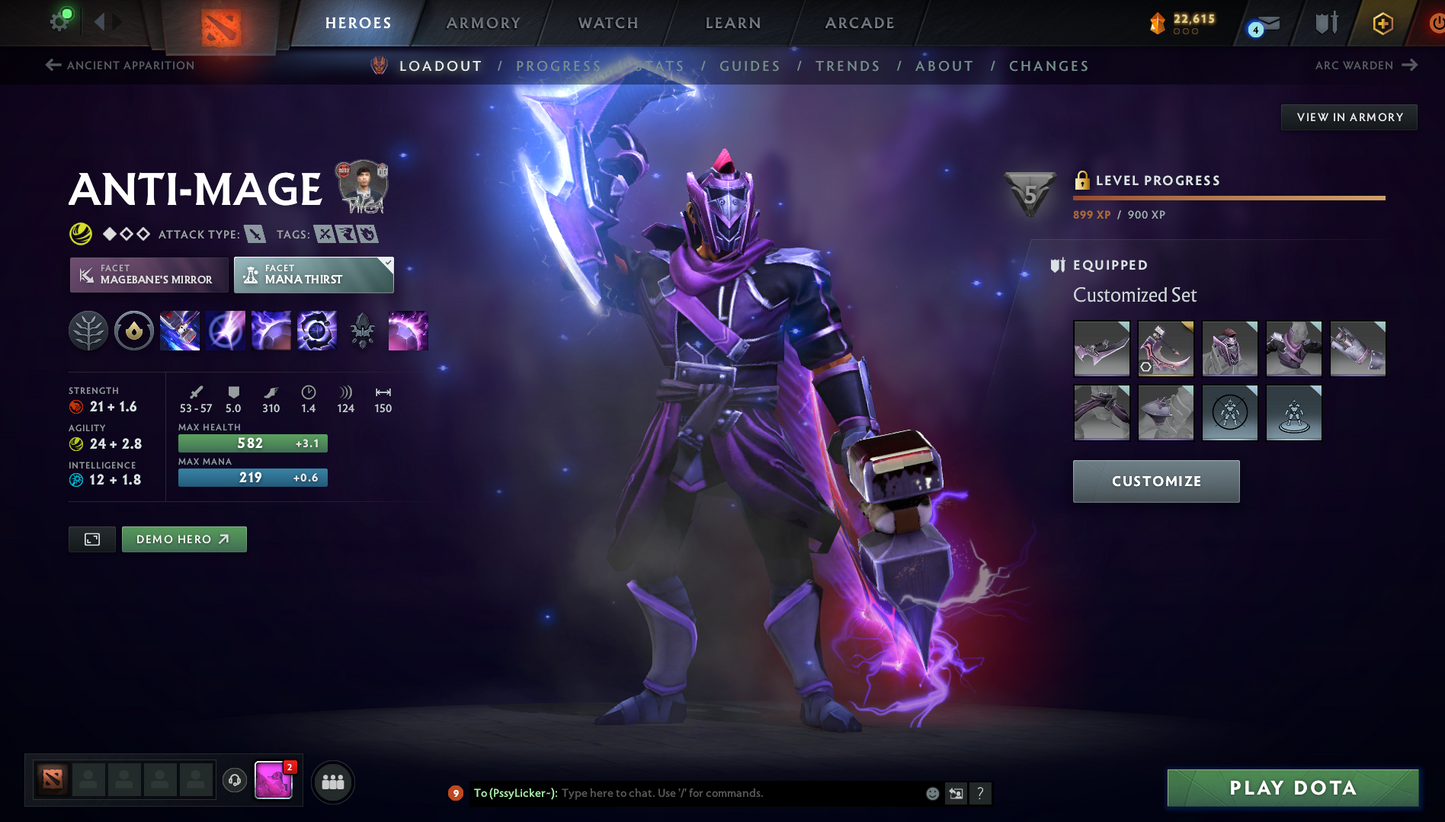1445x822 pixels.
Task: Open the Arcade tab
Action: (x=859, y=23)
